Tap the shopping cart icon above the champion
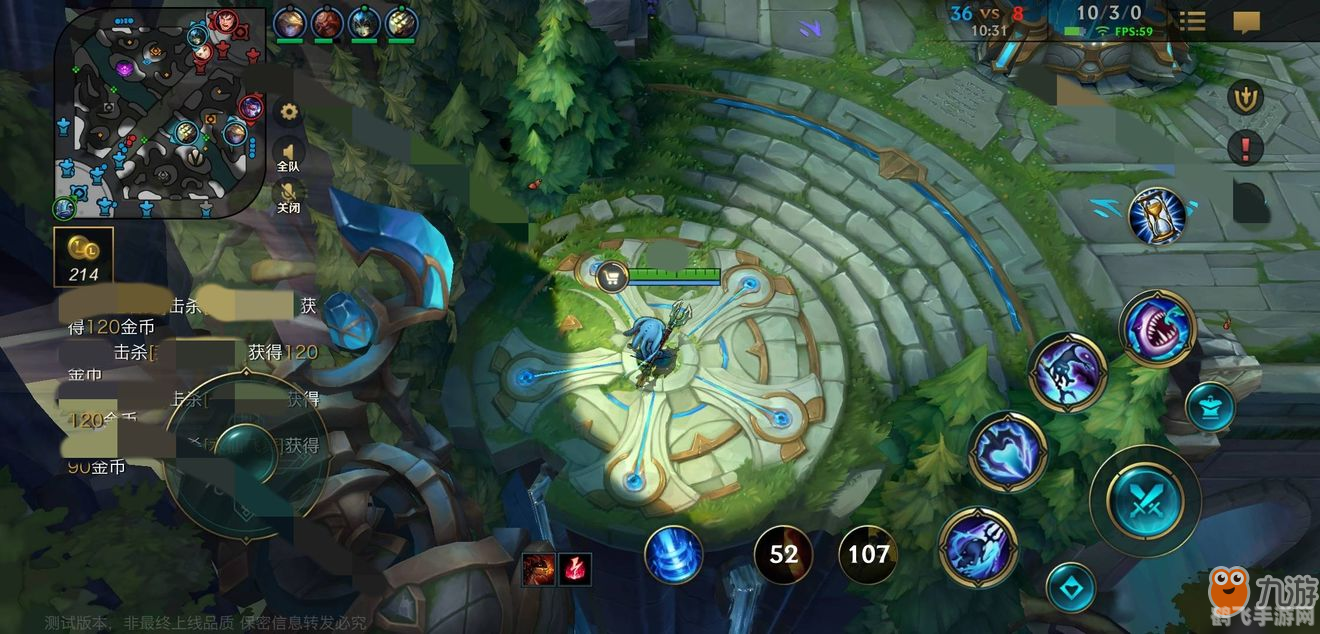Image resolution: width=1320 pixels, height=634 pixels. (x=612, y=276)
